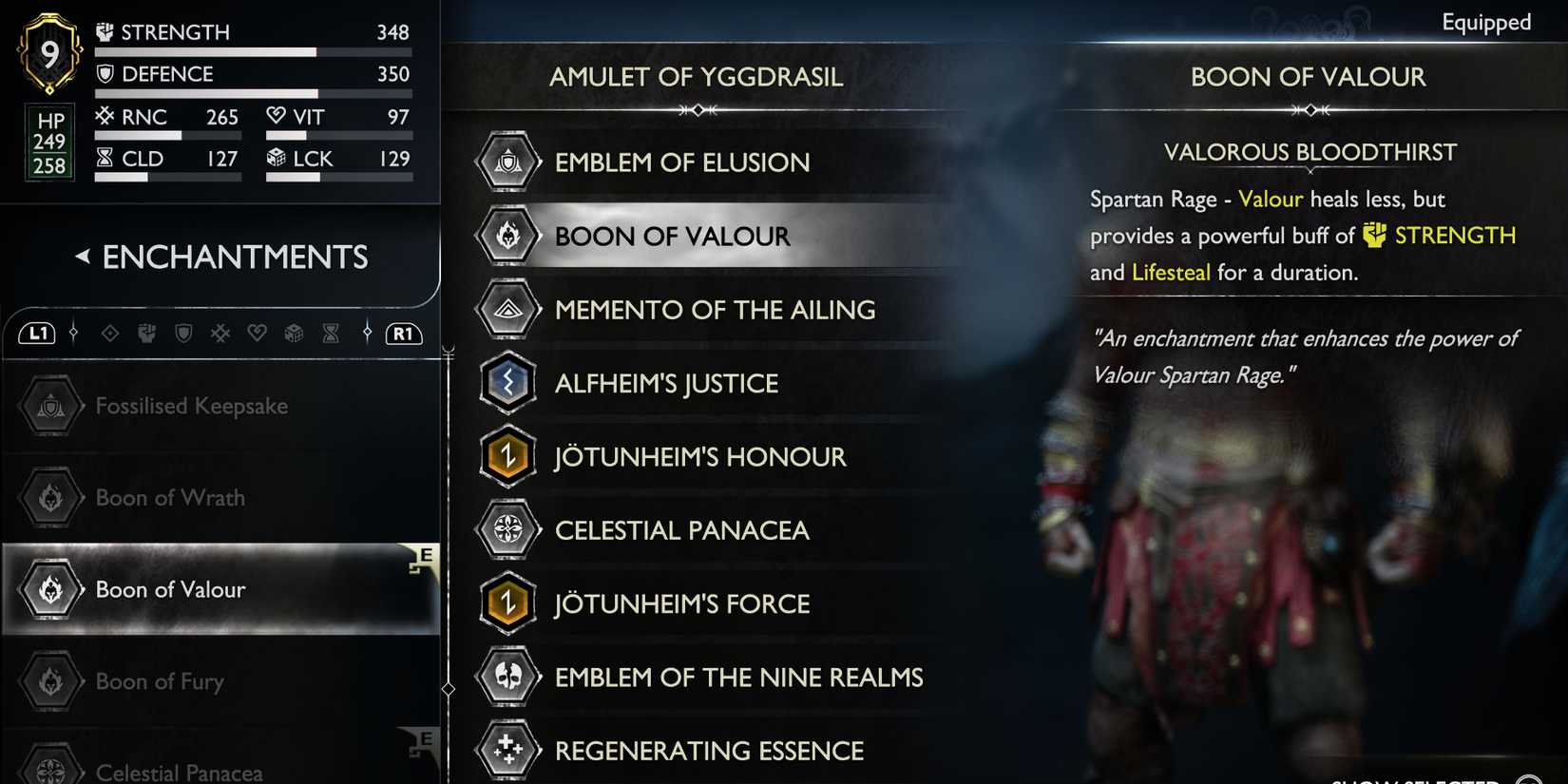Toggle the Vitality filter in the stat bar

(254, 333)
